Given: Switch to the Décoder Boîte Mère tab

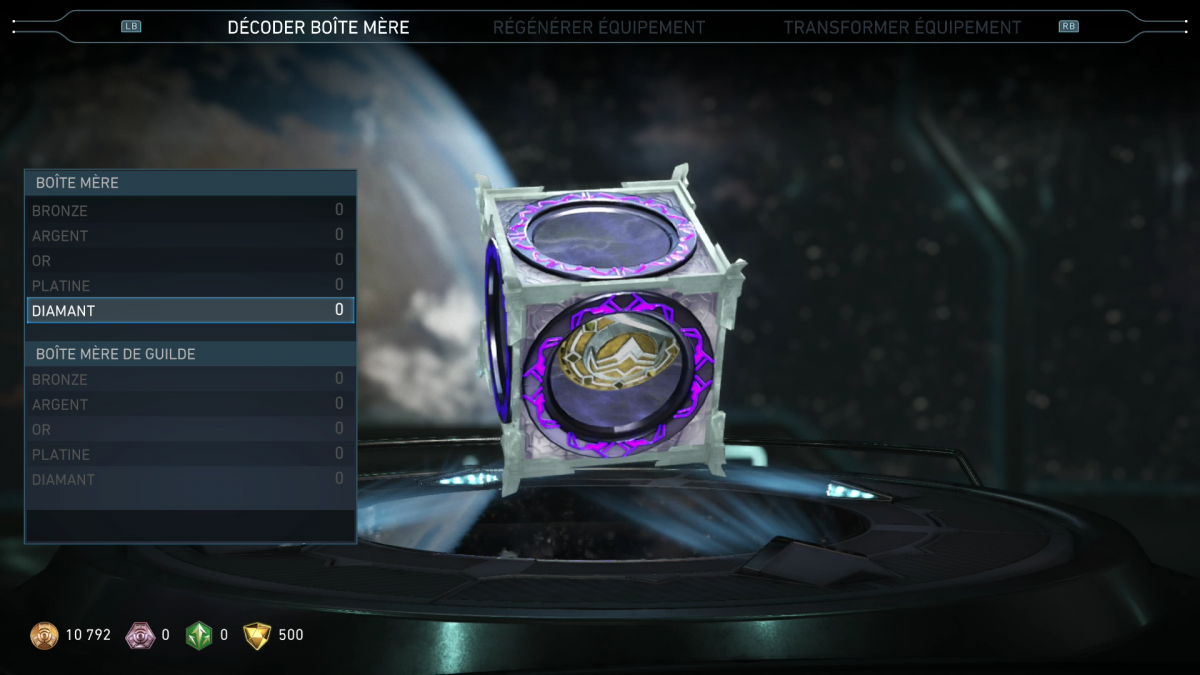Looking at the screenshot, I should pos(318,27).
